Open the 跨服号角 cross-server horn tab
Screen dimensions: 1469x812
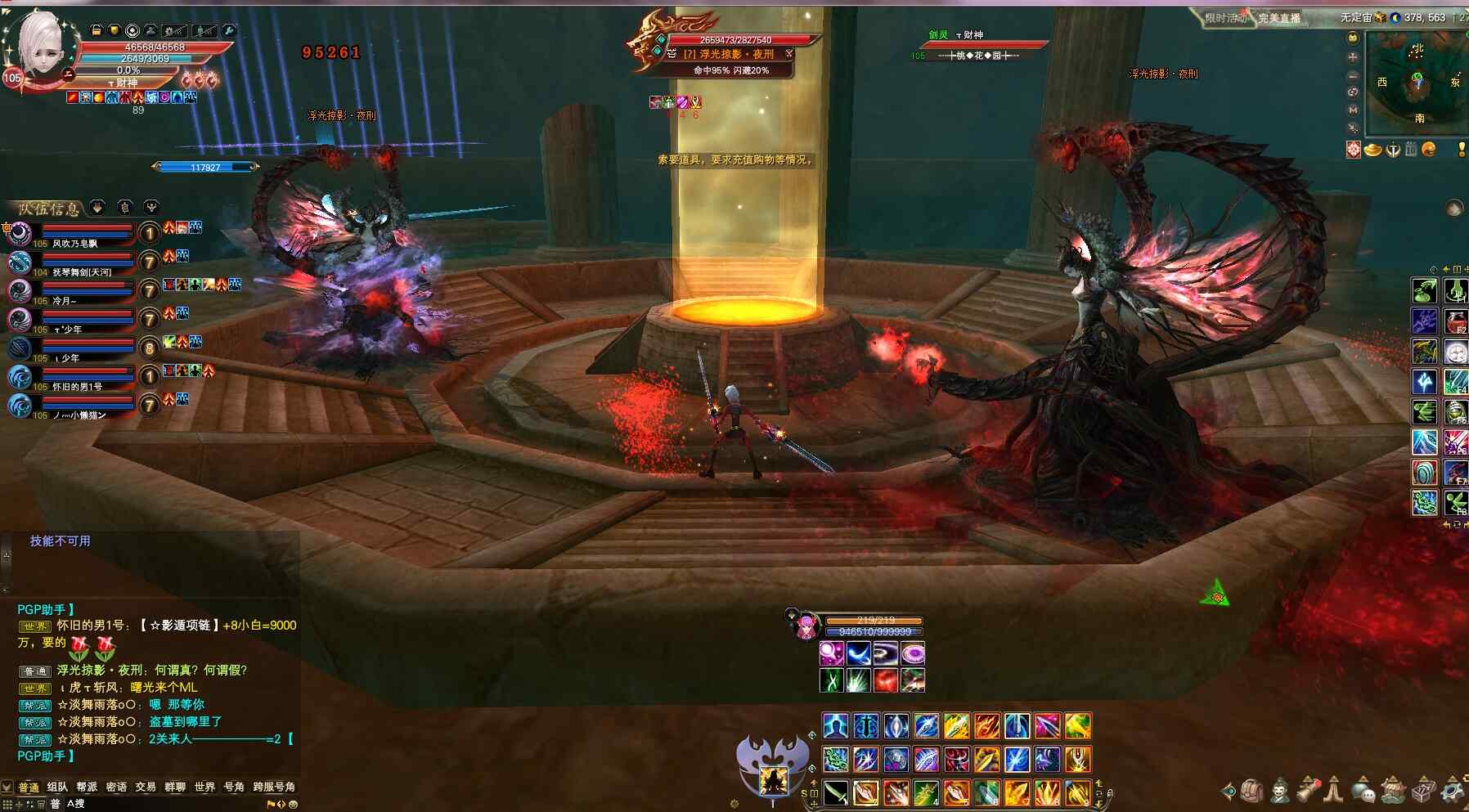click(x=274, y=787)
